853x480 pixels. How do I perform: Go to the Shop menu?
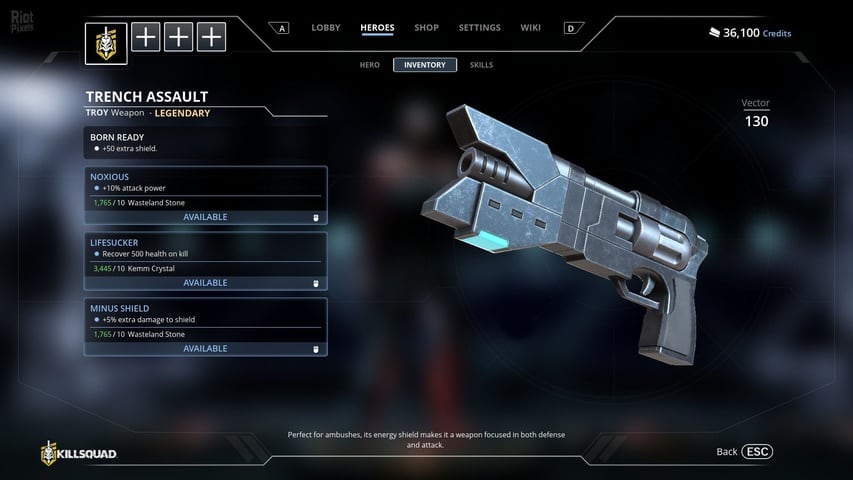[426, 28]
